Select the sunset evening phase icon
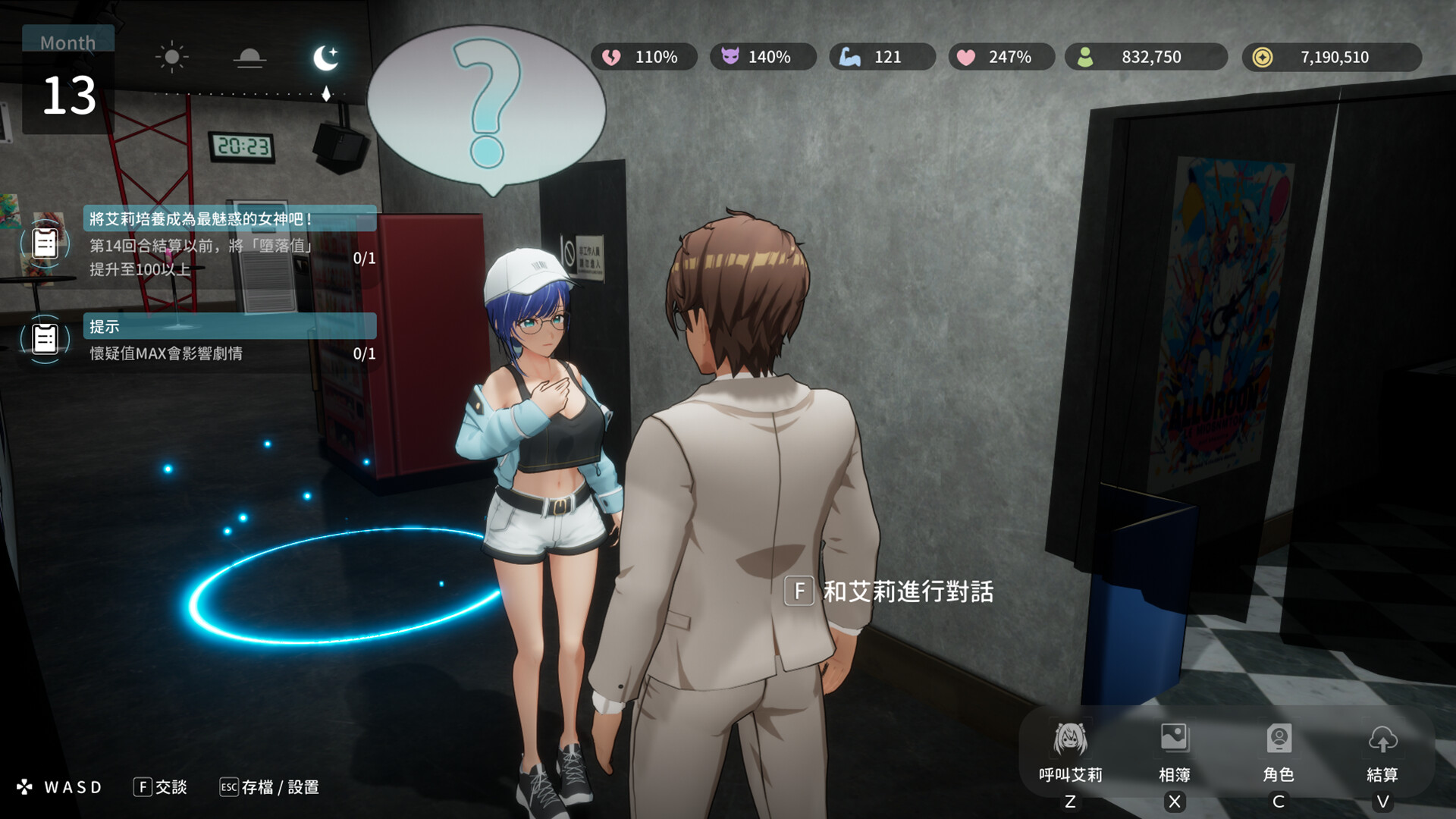This screenshot has height=819, width=1456. coord(249,58)
